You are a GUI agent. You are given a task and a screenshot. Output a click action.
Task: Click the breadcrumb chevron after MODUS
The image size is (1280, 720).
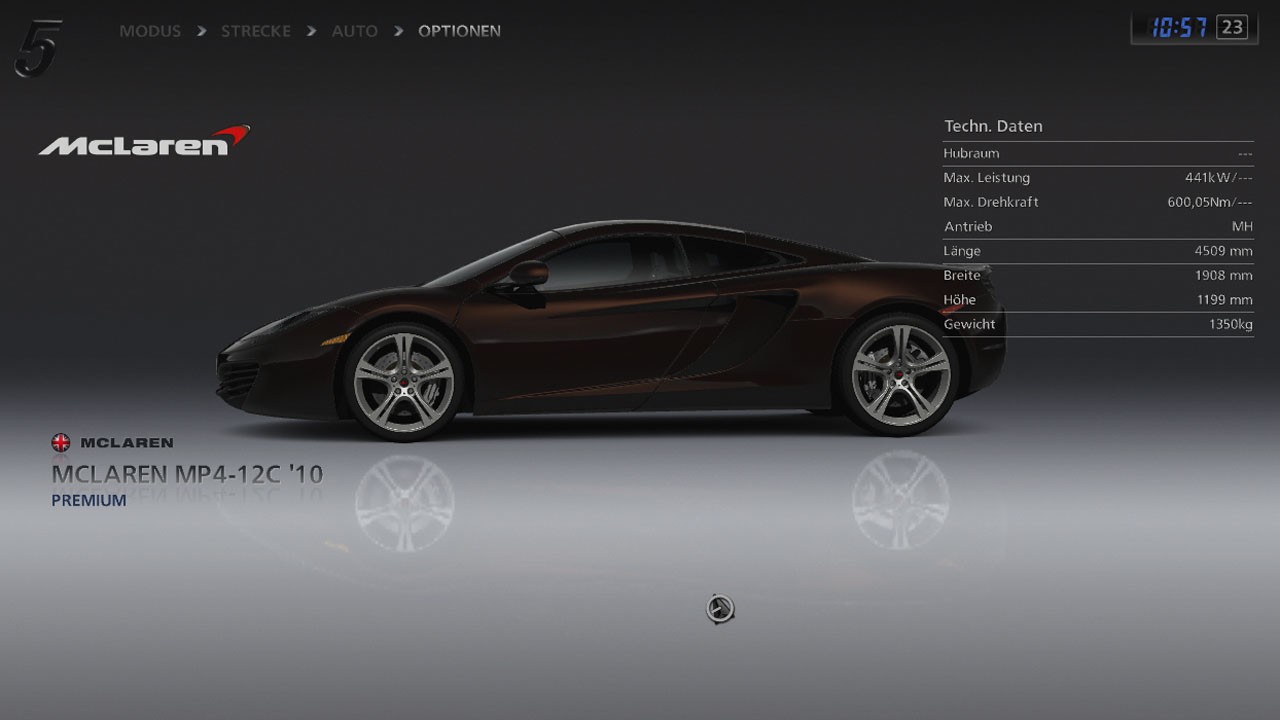tap(201, 31)
